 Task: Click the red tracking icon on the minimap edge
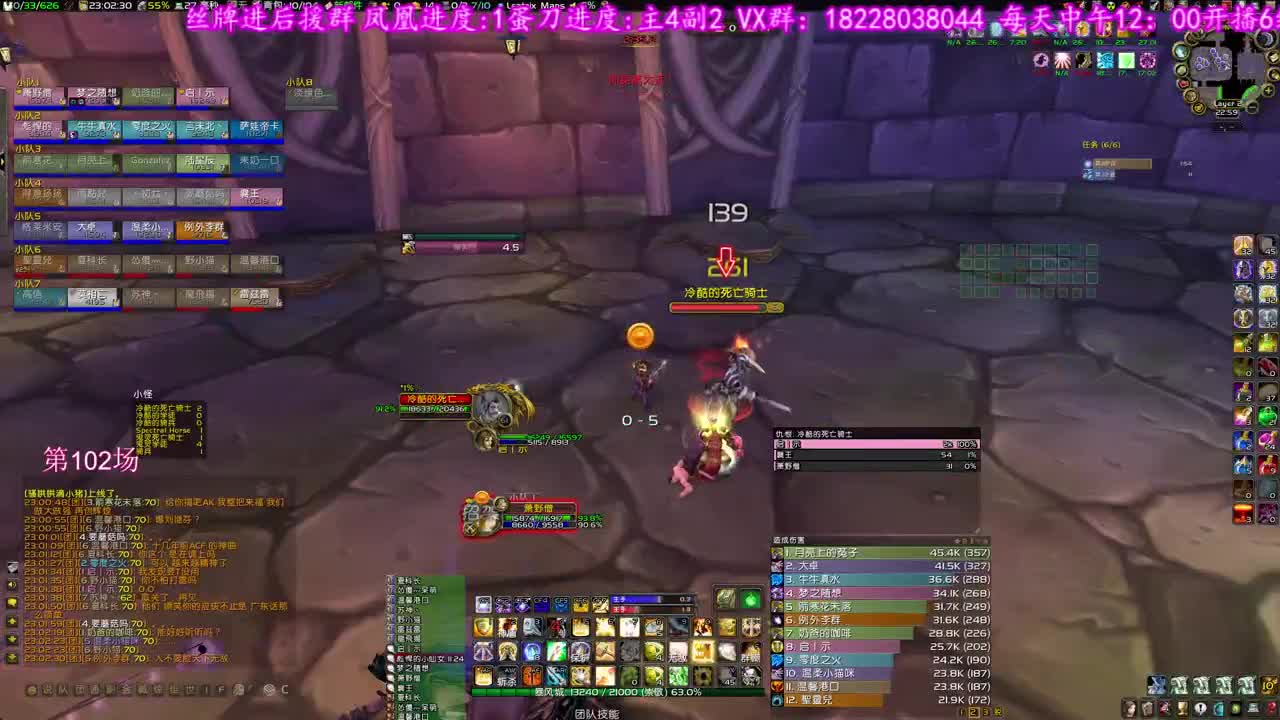pos(1184,83)
